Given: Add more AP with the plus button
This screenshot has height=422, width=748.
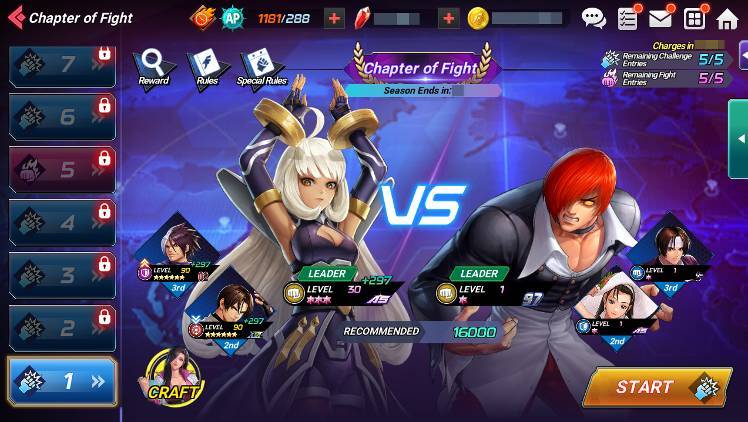Looking at the screenshot, I should pos(334,18).
